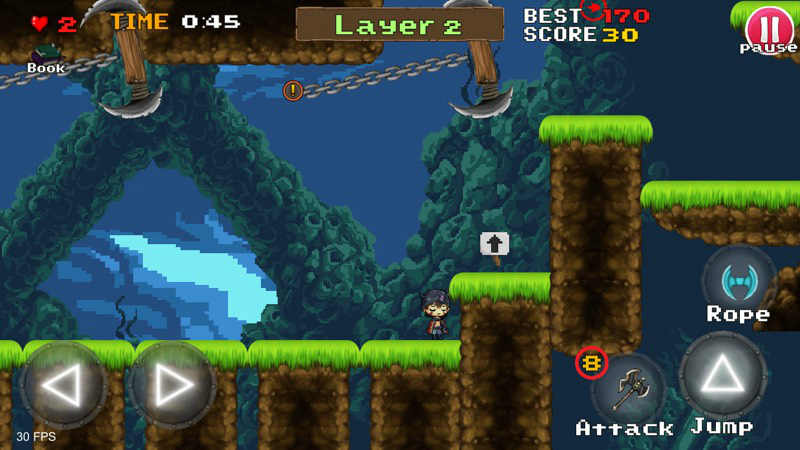Screen dimensions: 800x450
Task: Tap the Jump button
Action: pos(722,377)
